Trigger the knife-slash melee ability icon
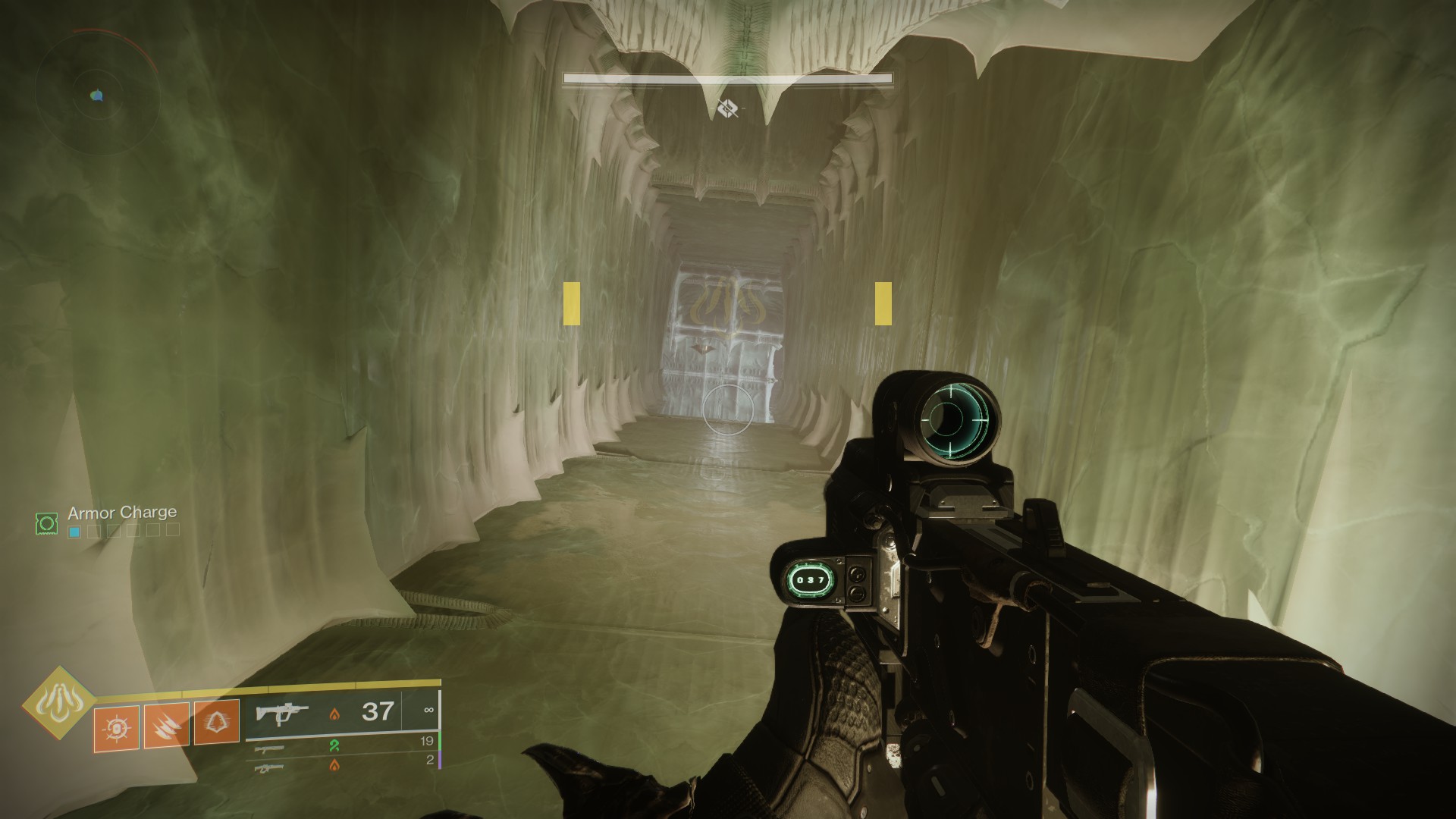The image size is (1456, 819). point(166,726)
